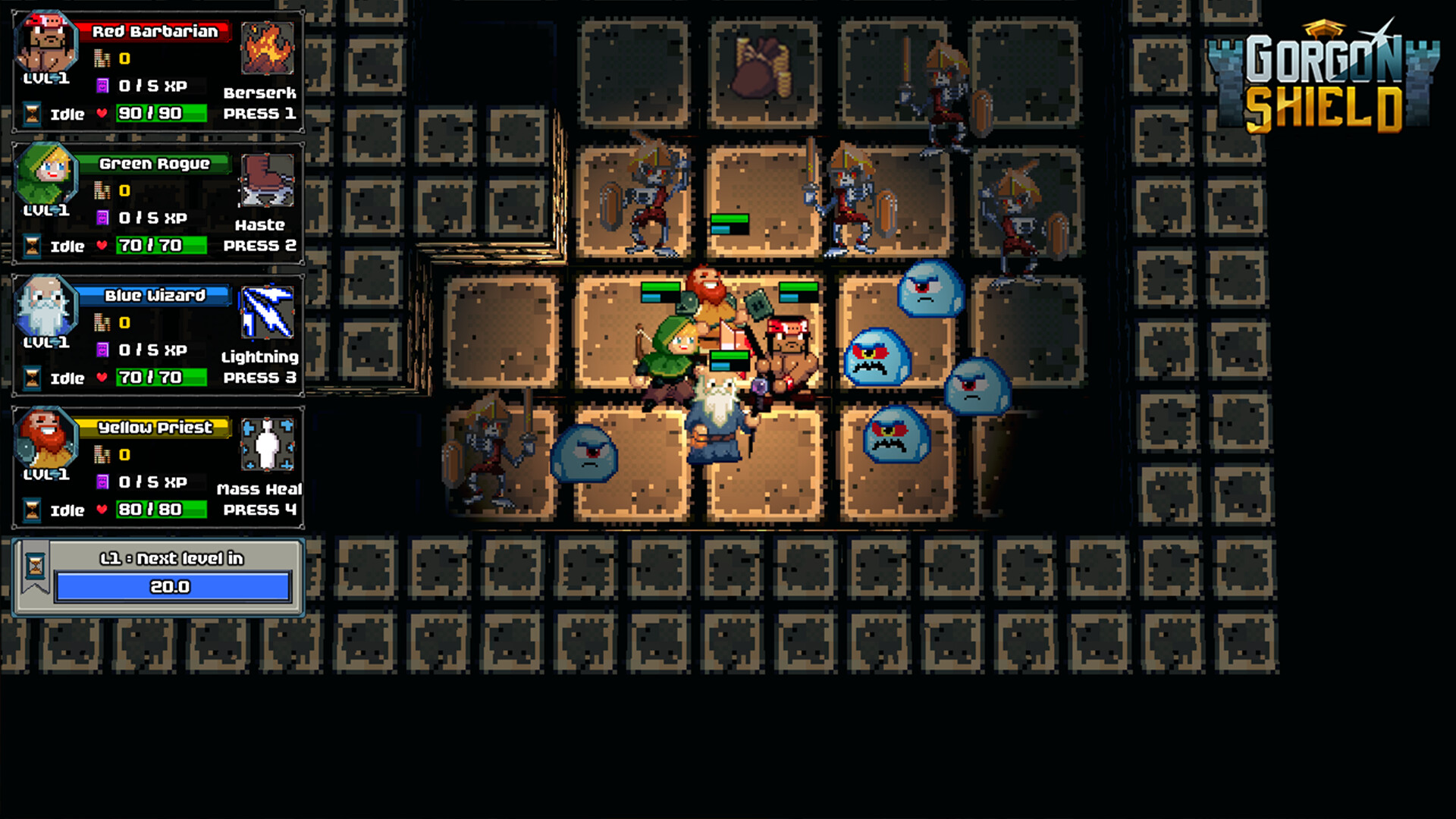This screenshot has width=1456, height=819.
Task: Click the PRESS 2 label under Haste
Action: tap(259, 246)
